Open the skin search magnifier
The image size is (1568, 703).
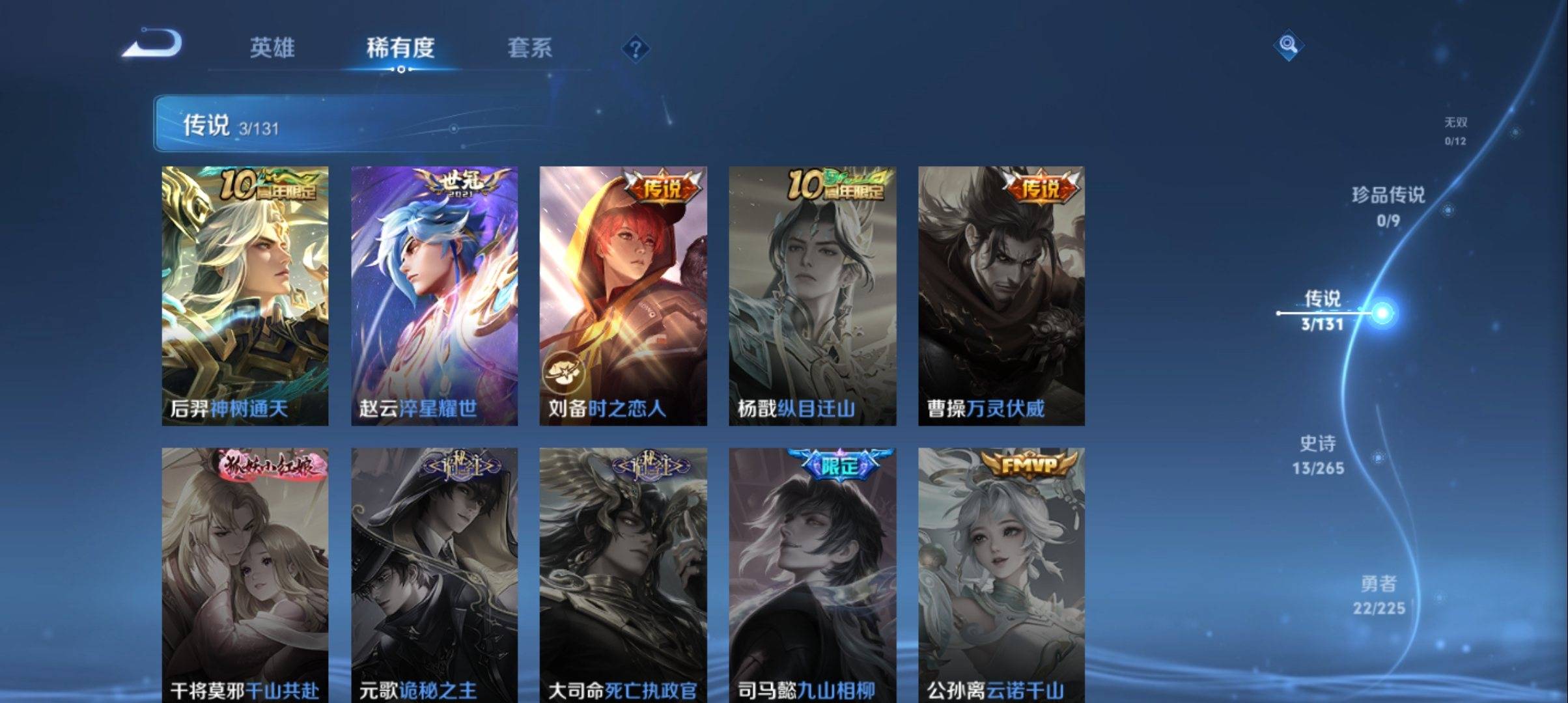[1288, 46]
